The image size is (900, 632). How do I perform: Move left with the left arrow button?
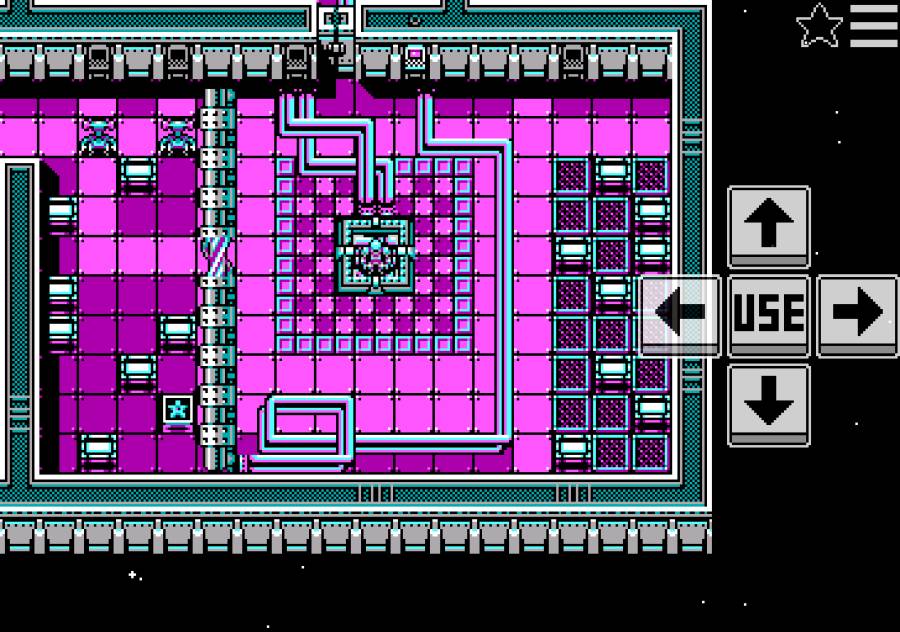pyautogui.click(x=680, y=314)
